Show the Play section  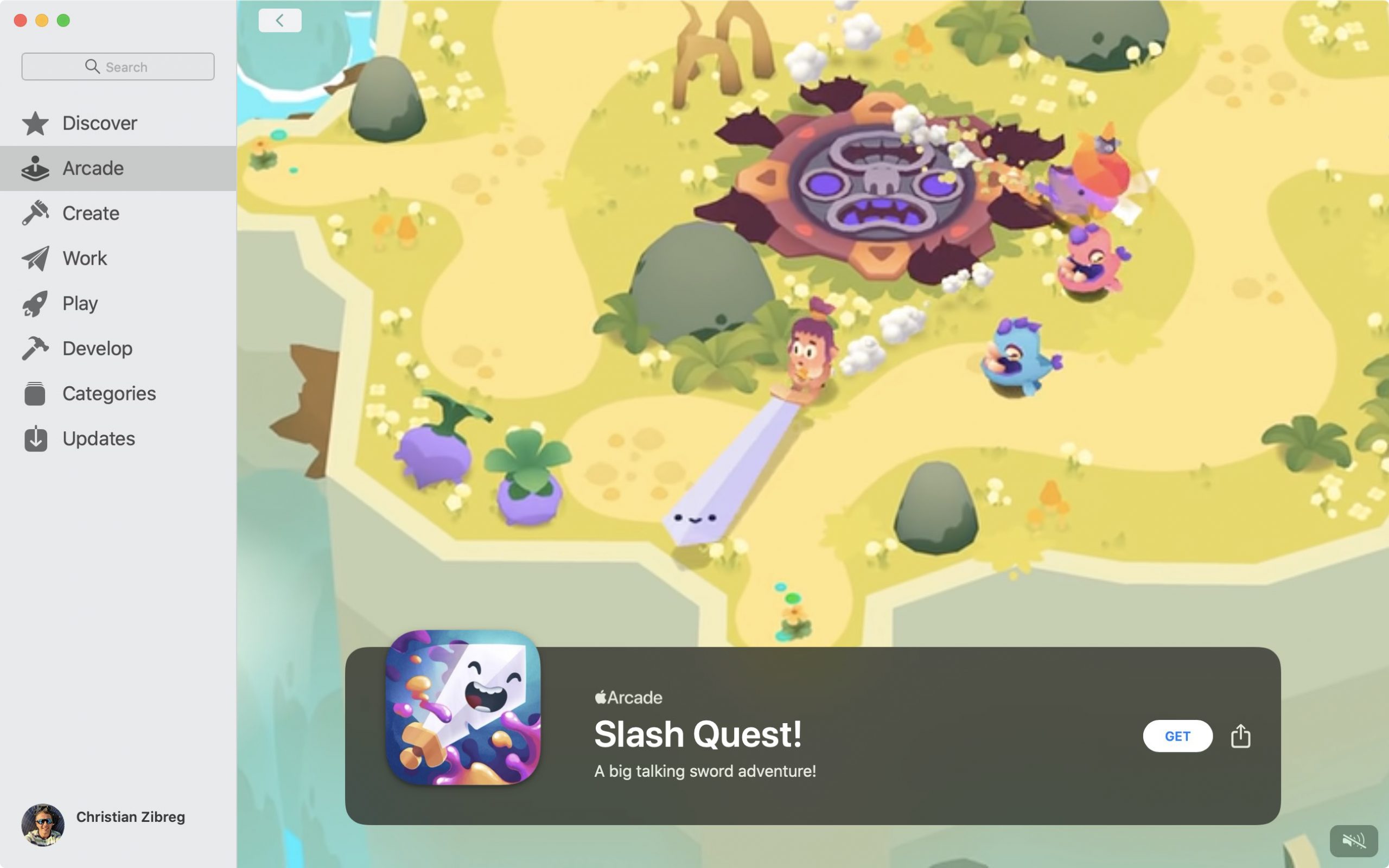click(80, 304)
